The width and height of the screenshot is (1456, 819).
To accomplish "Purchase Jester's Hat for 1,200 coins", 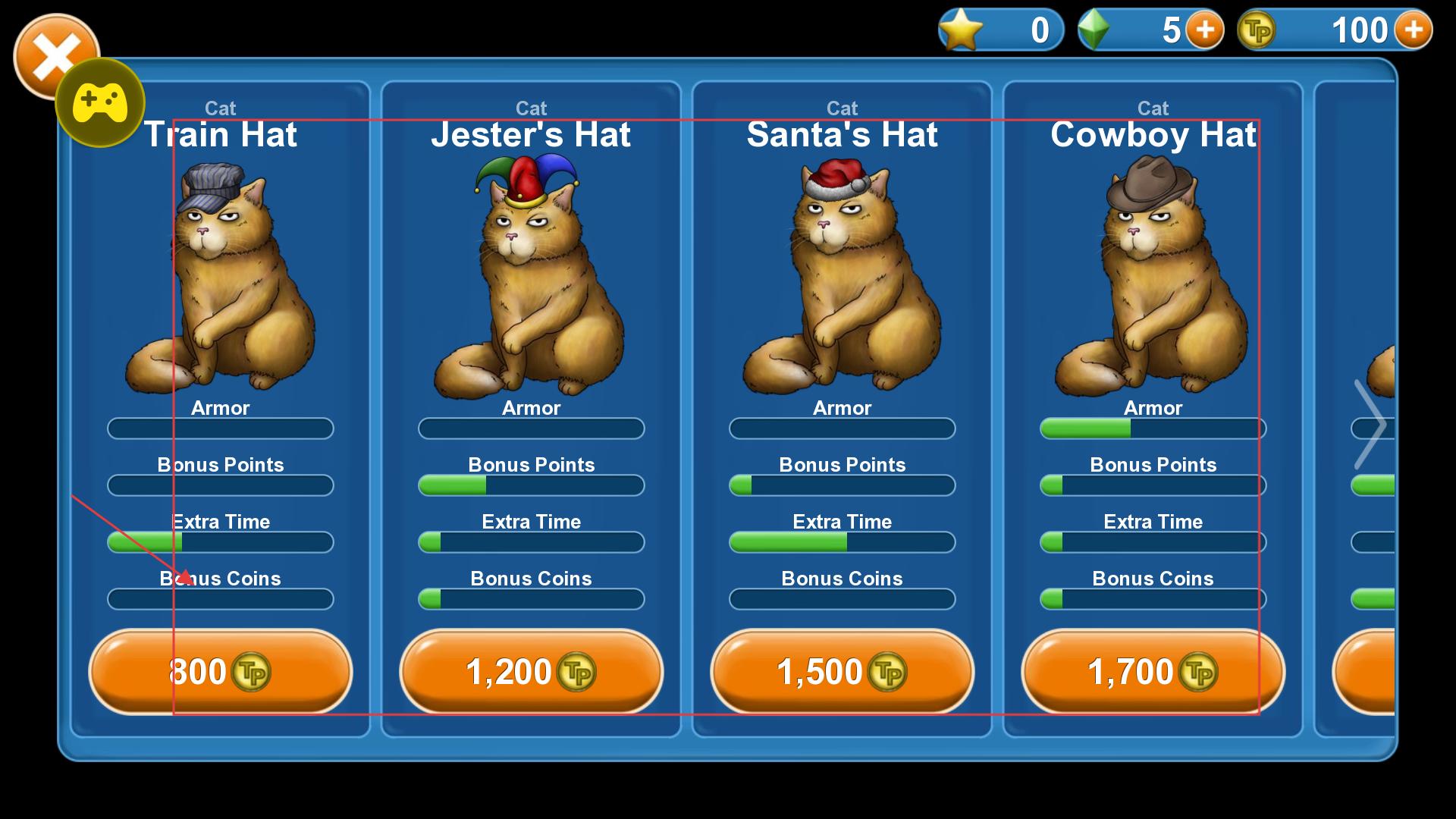I will point(531,672).
